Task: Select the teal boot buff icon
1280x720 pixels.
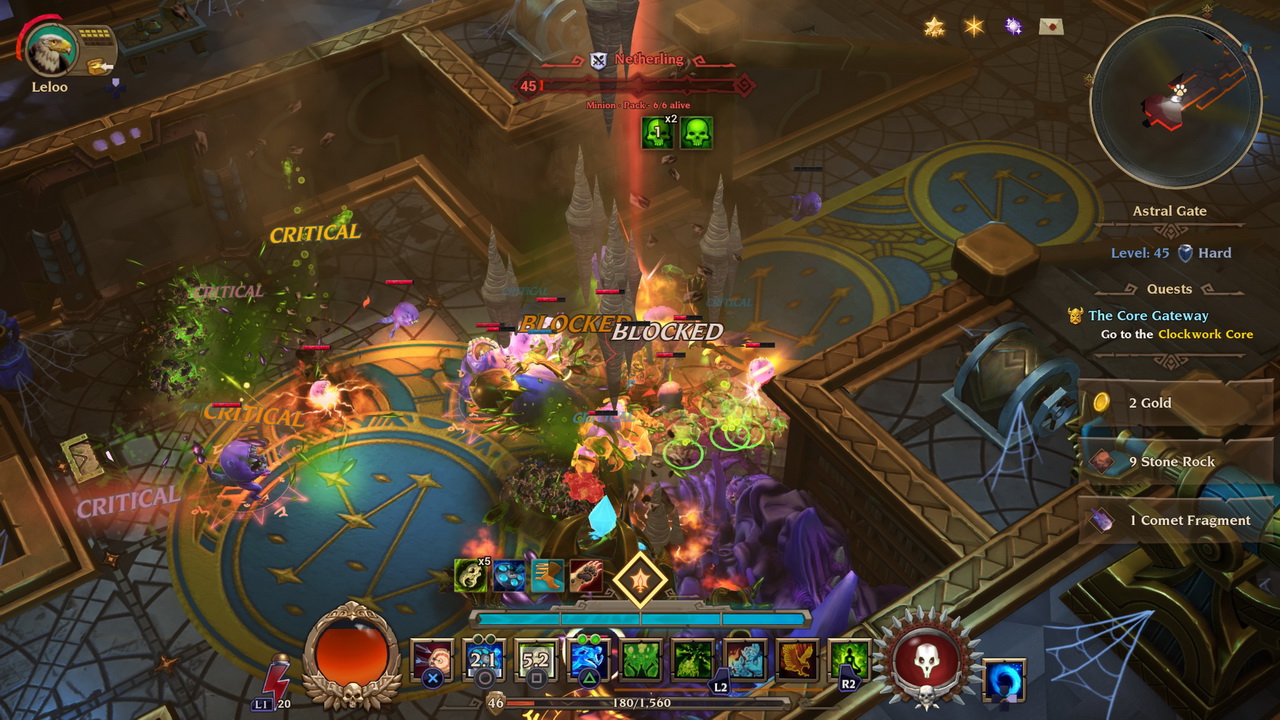Action: click(548, 575)
